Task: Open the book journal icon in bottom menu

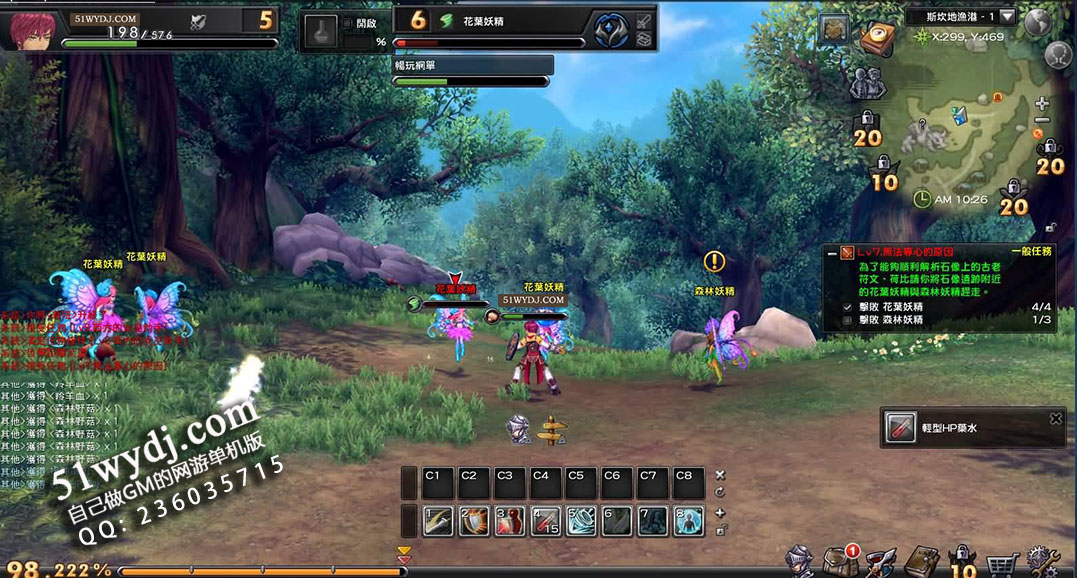Action: click(x=921, y=562)
